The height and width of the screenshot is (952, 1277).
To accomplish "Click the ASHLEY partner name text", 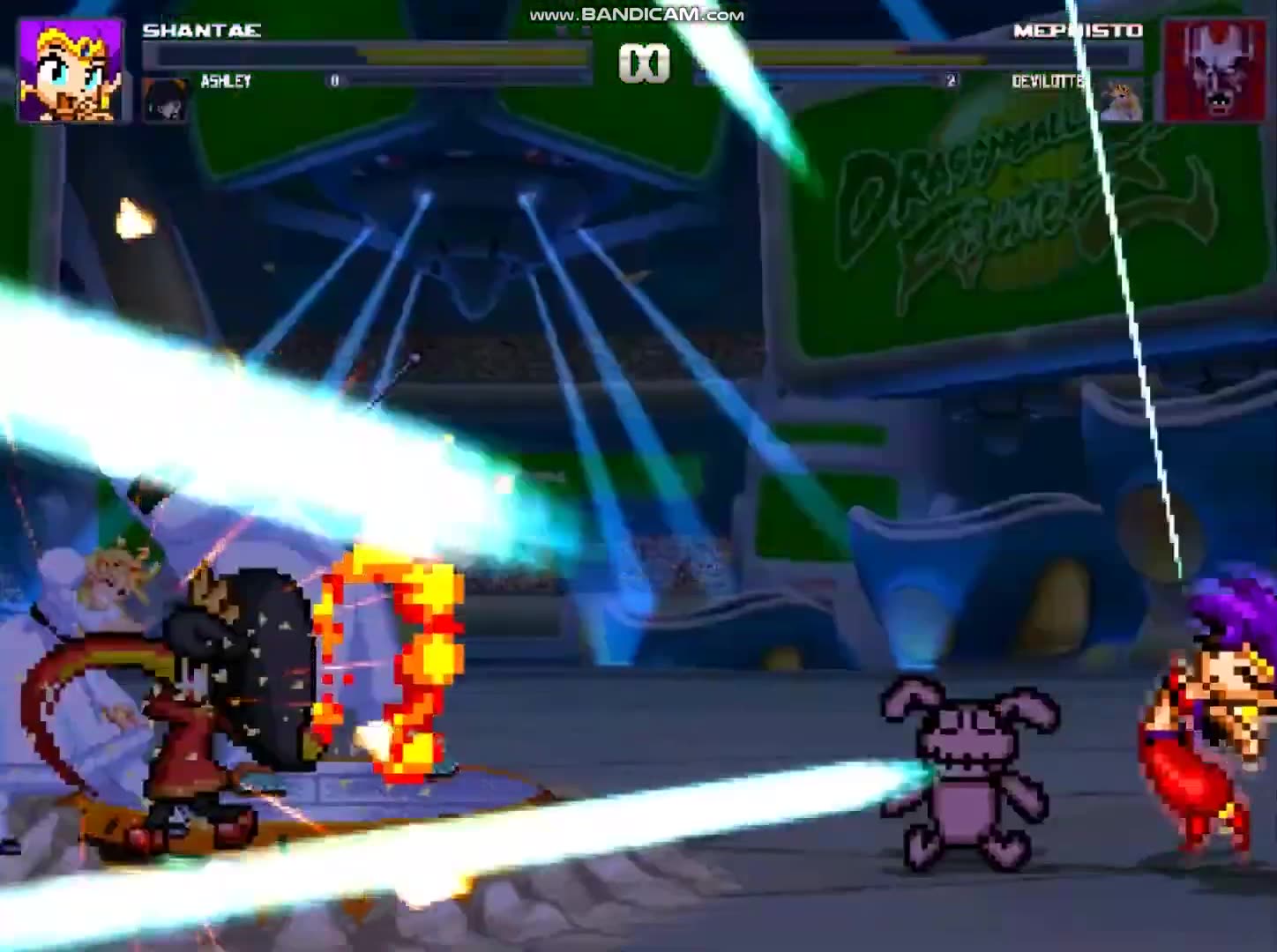I will (x=225, y=82).
